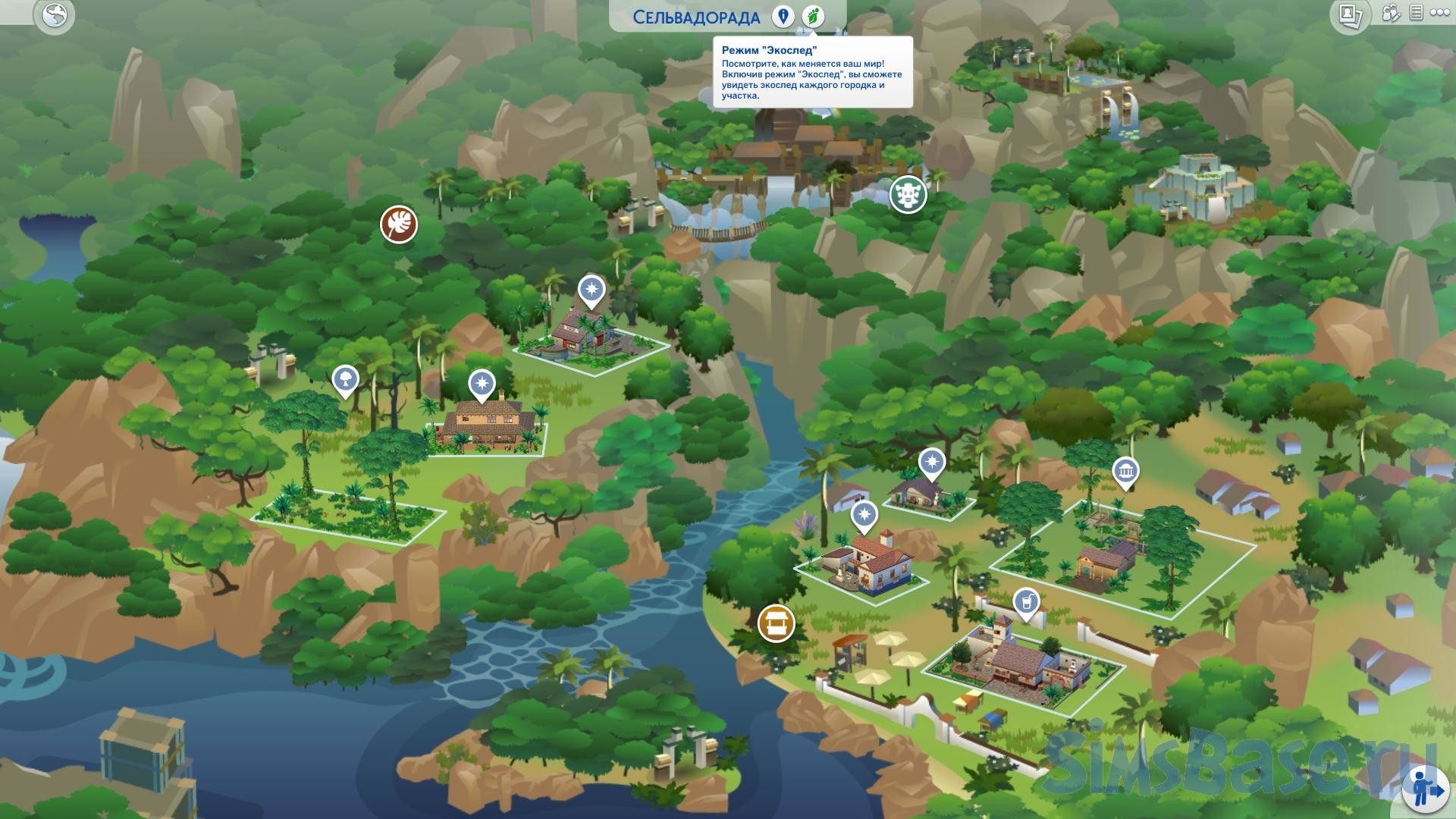Open the Gallery photos icon
The height and width of the screenshot is (819, 1456).
point(1350,15)
